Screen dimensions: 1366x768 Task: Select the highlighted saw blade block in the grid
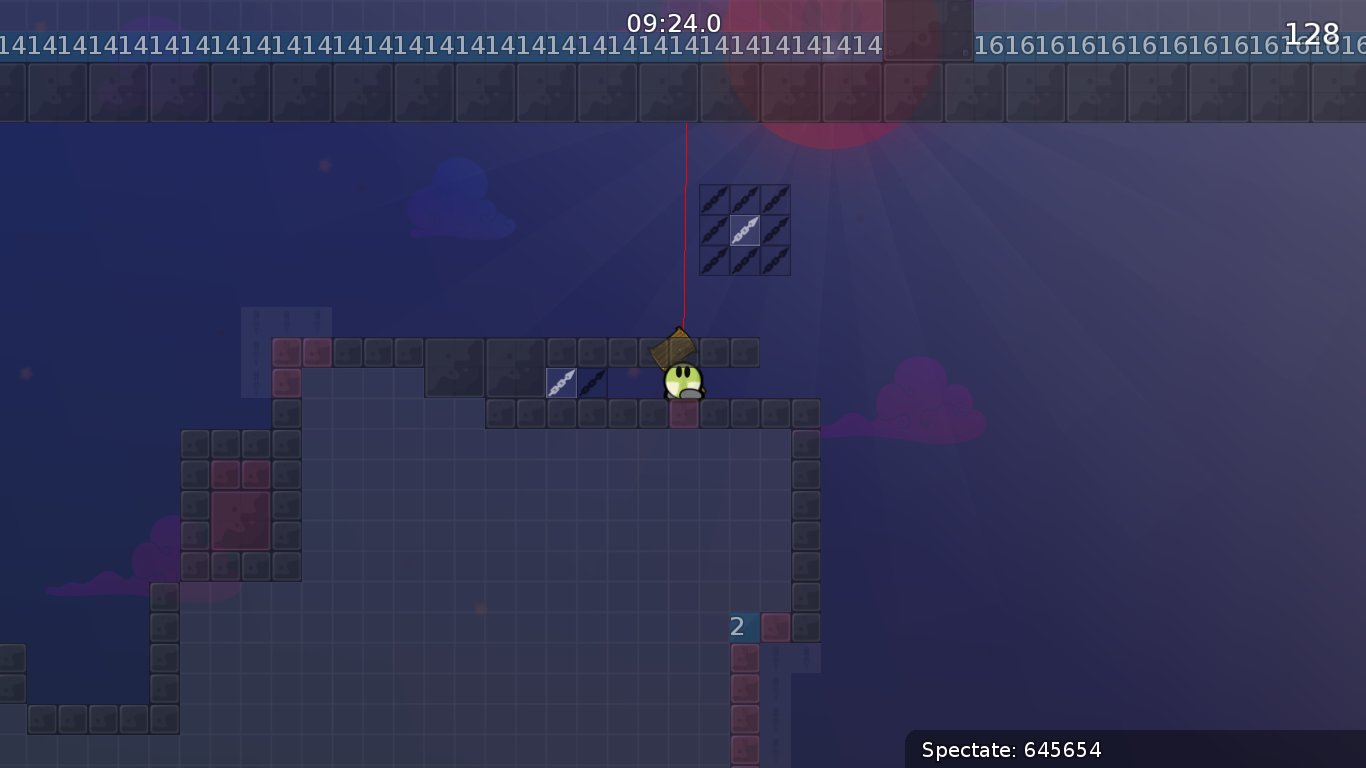tap(745, 230)
